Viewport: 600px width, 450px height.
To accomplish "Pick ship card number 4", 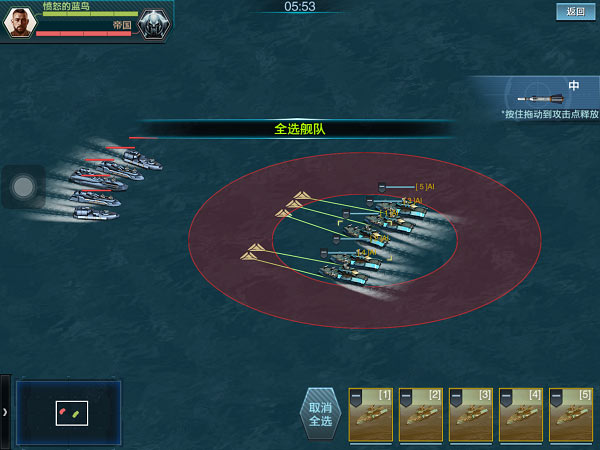I will (520, 415).
